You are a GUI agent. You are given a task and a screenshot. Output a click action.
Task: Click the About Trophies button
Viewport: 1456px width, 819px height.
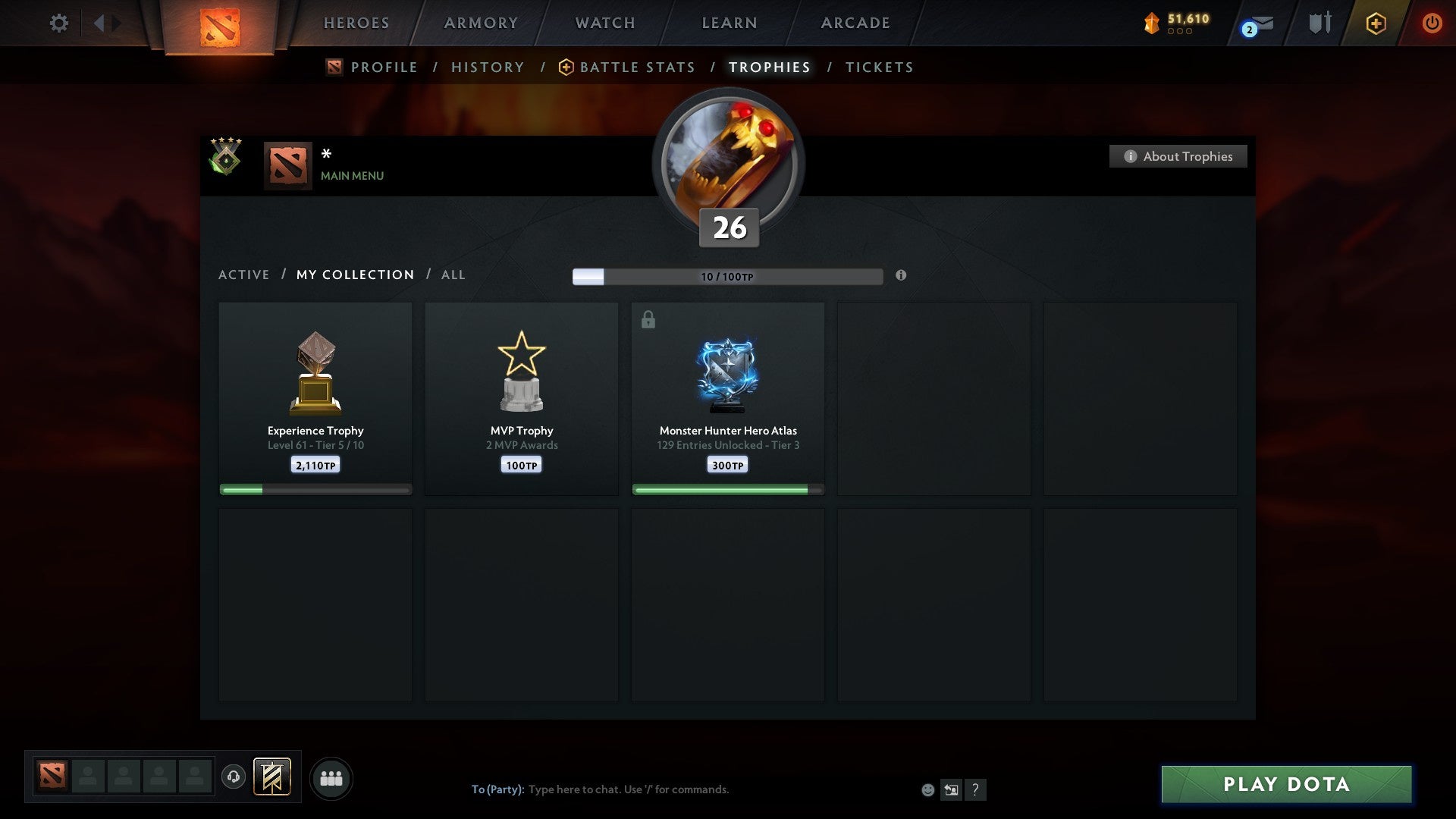click(1178, 156)
